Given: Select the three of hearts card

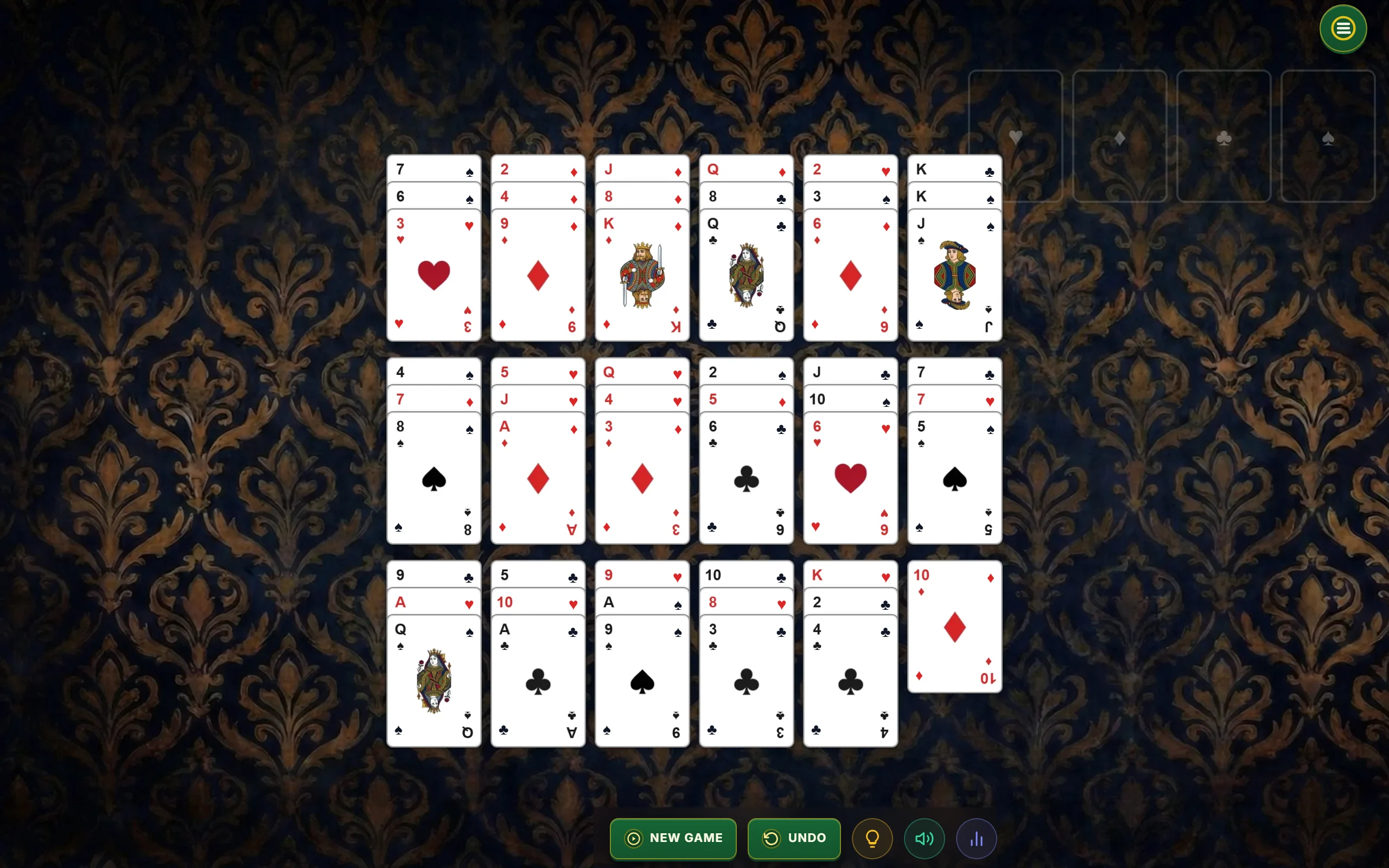Looking at the screenshot, I should (435, 275).
